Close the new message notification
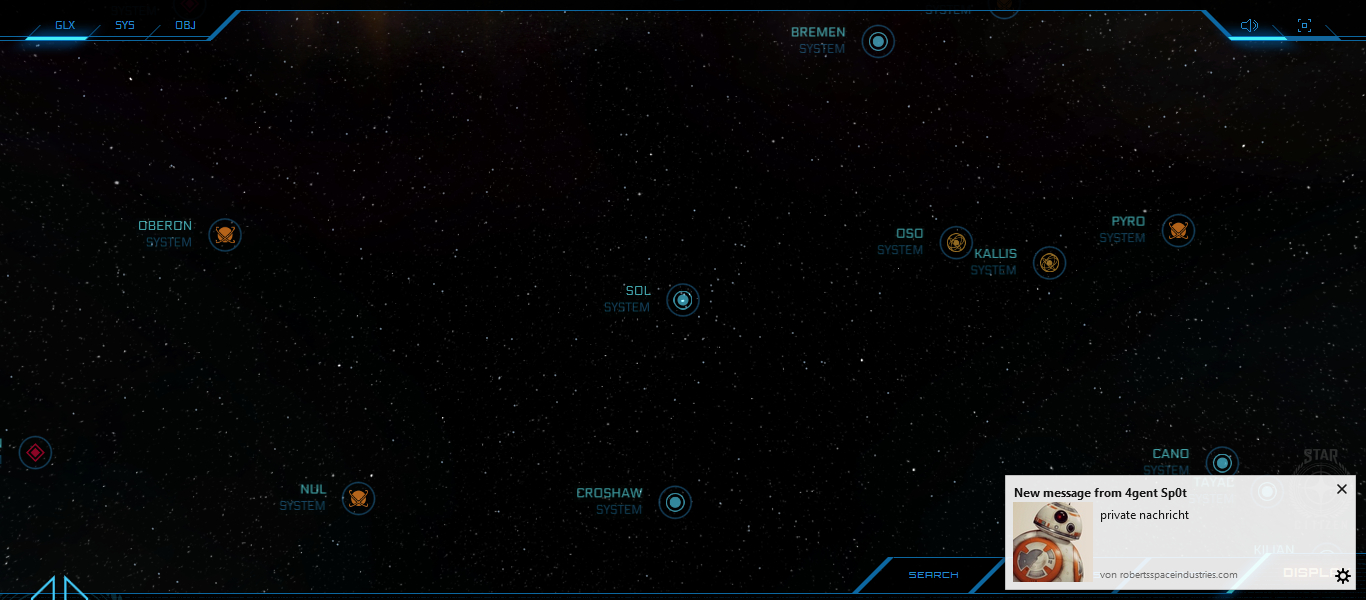 click(1342, 489)
